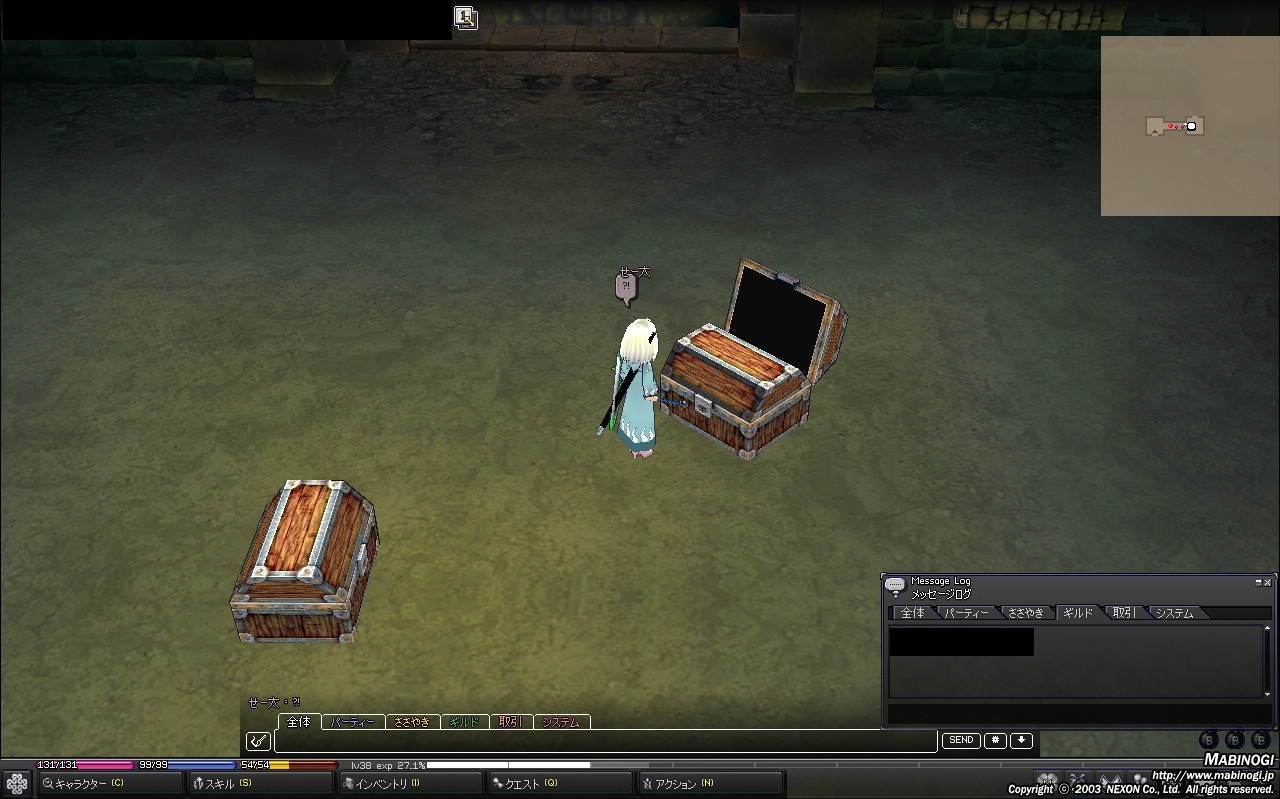Viewport: 1280px width, 799px height.
Task: Show the 全体 tab in the Message Log
Action: pyautogui.click(x=913, y=613)
